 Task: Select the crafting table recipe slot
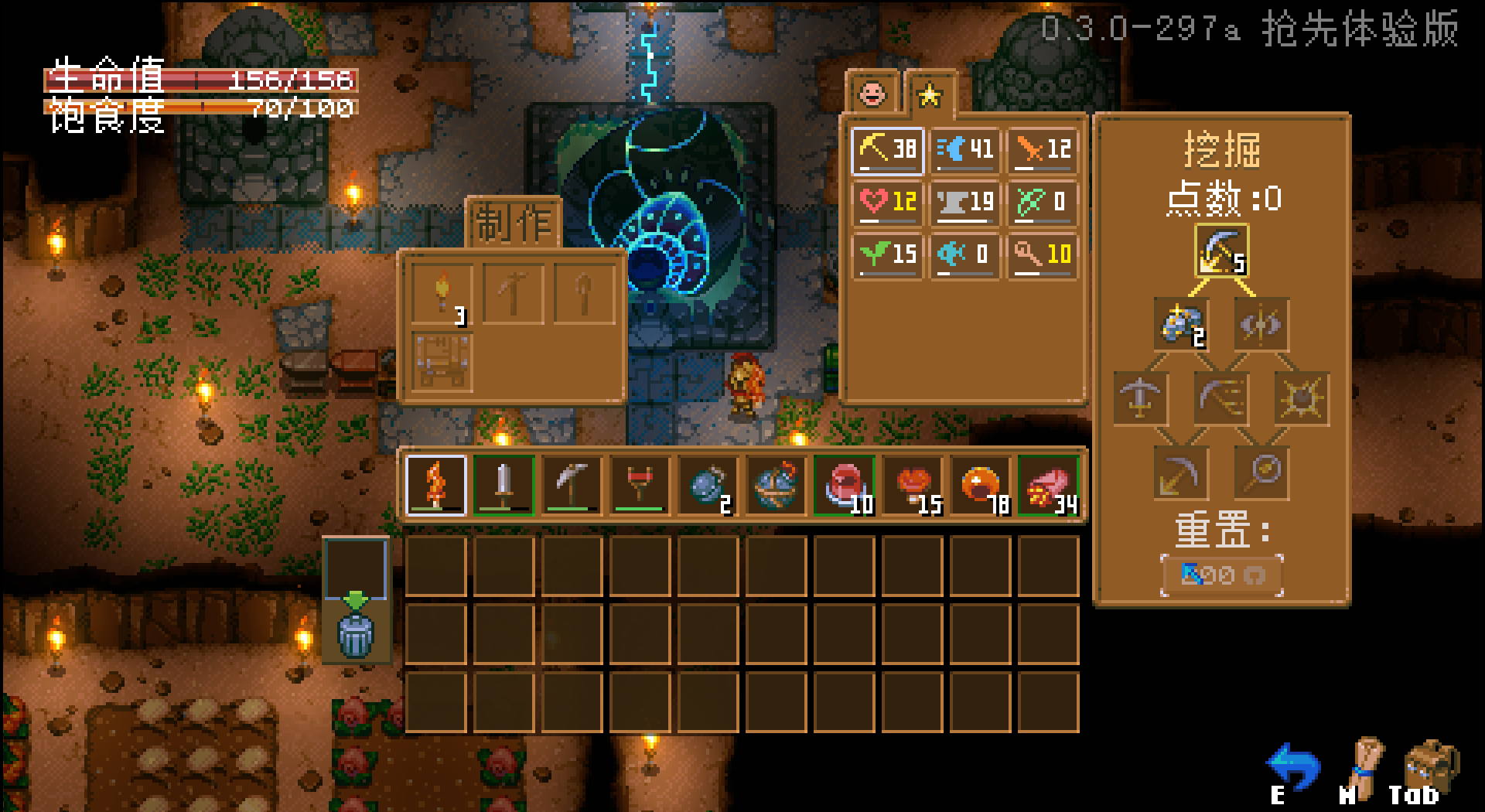(x=442, y=362)
